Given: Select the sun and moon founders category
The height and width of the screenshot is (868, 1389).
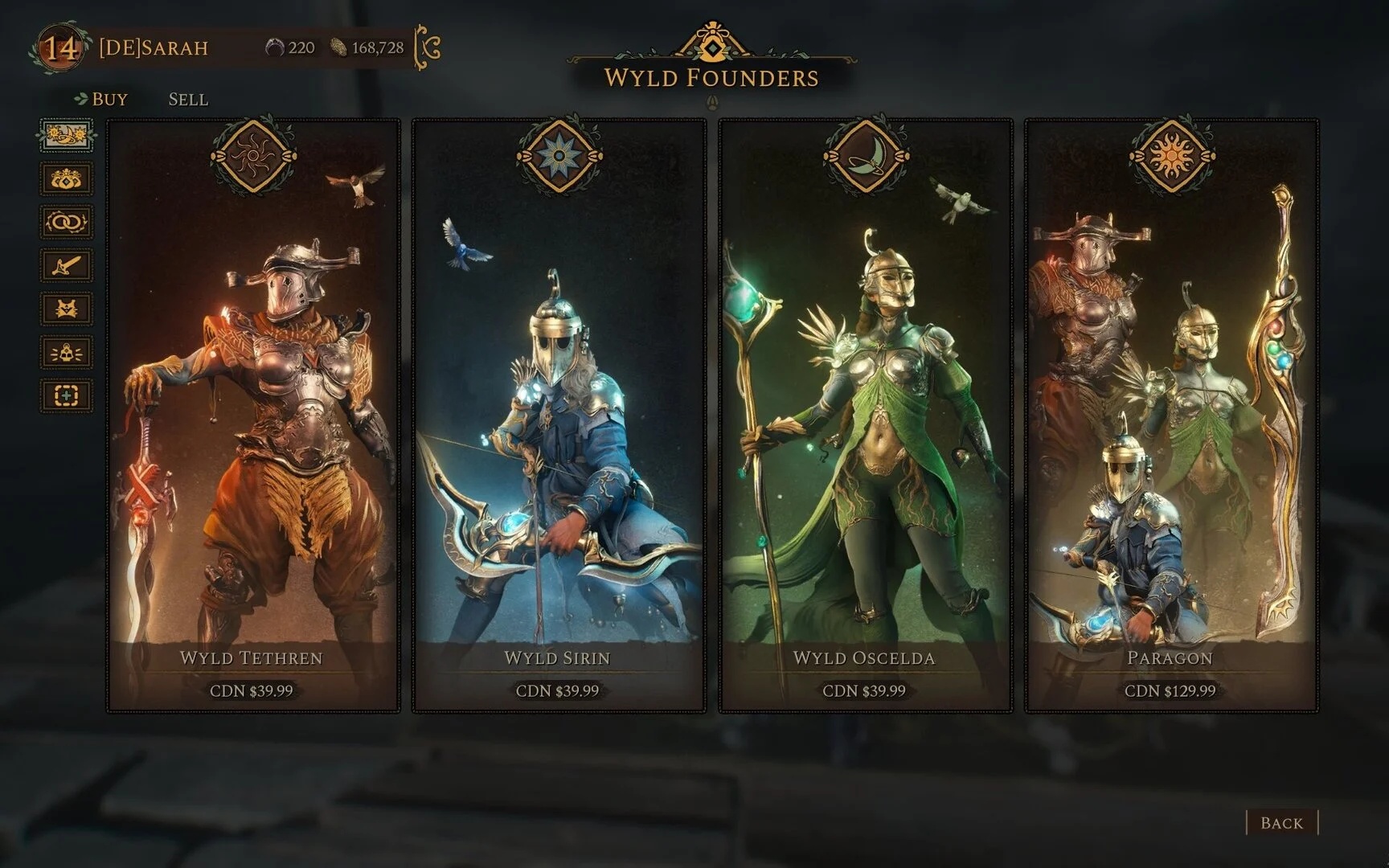Looking at the screenshot, I should [67, 135].
